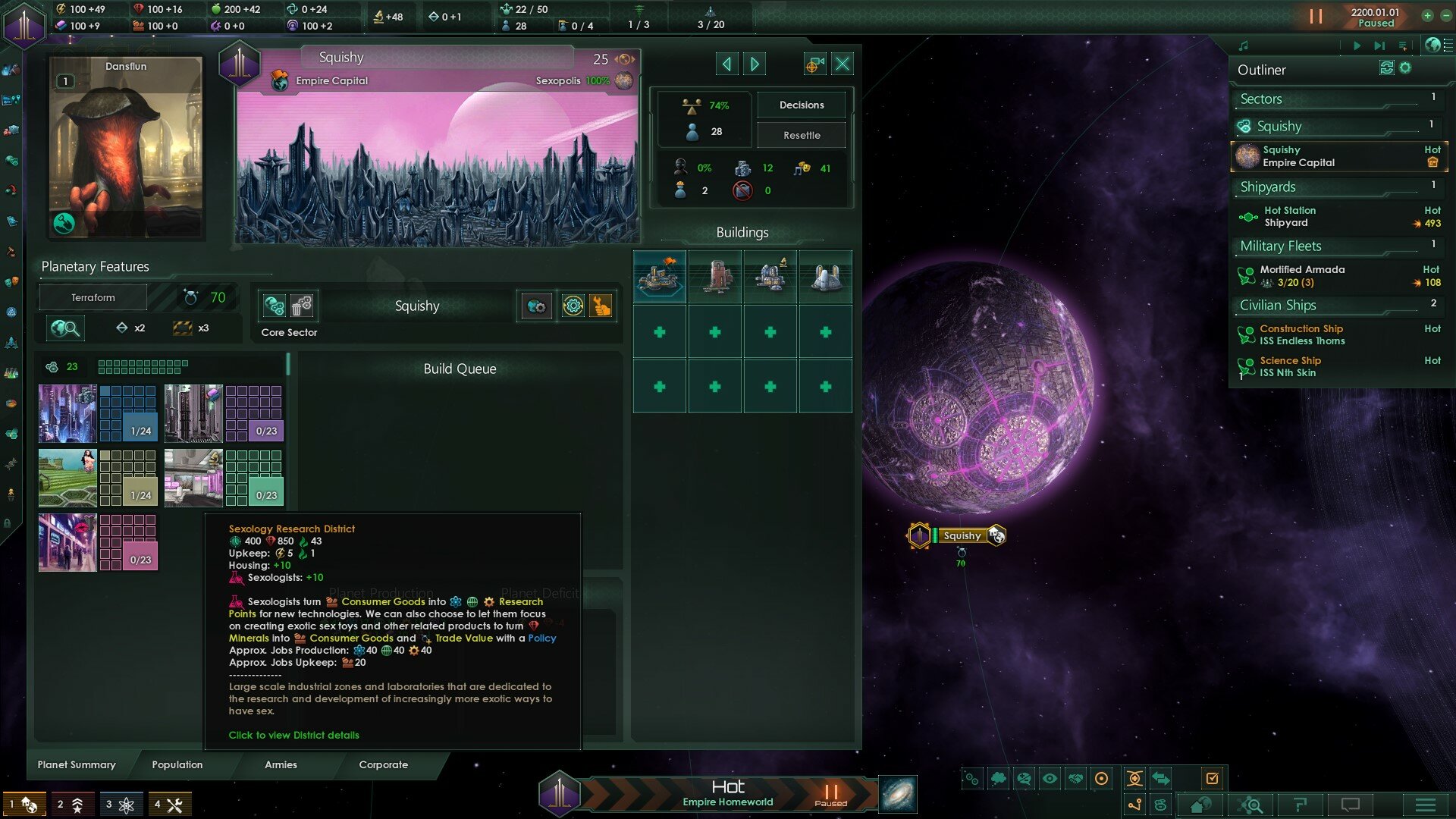Open the galaxy map view

click(898, 795)
